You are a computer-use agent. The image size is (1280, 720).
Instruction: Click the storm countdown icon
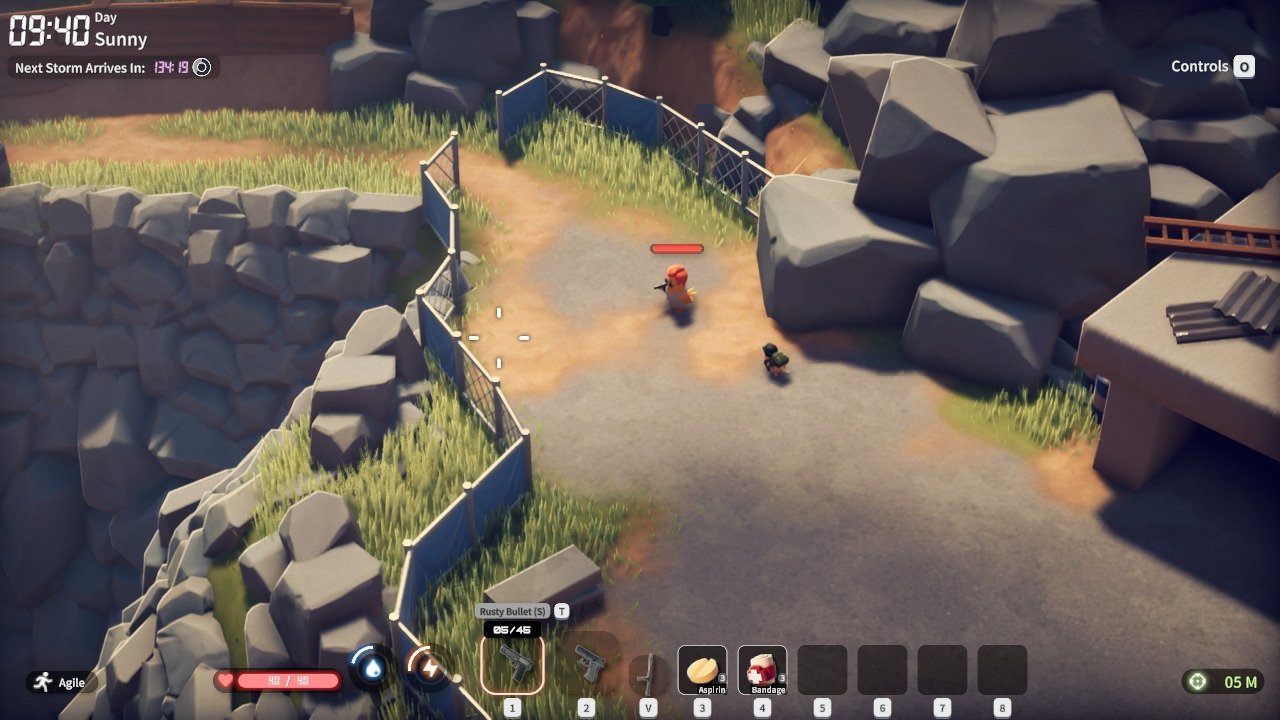202,67
